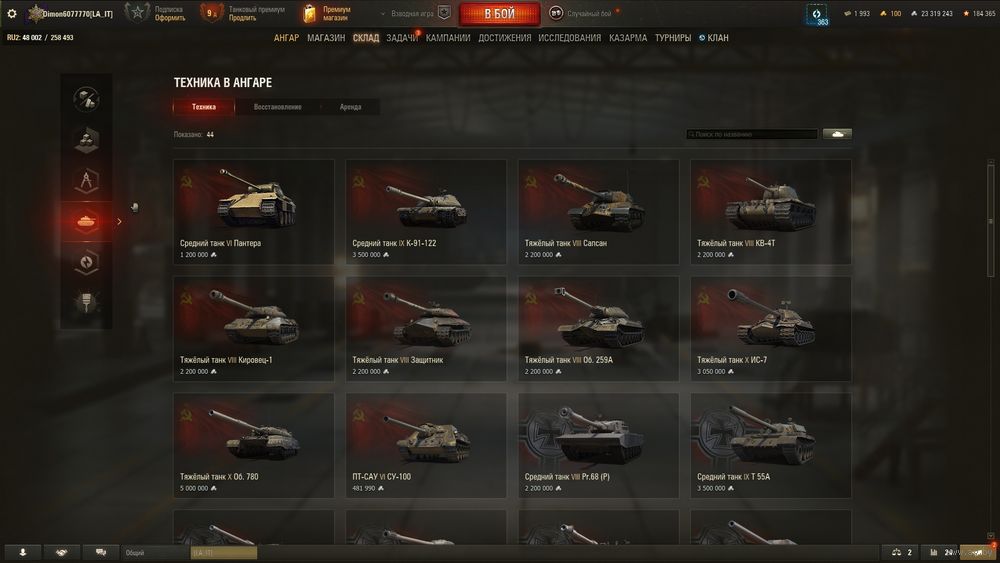This screenshot has height=563, width=1000.
Task: Open the КАЗАРМА menu
Action: click(x=628, y=38)
